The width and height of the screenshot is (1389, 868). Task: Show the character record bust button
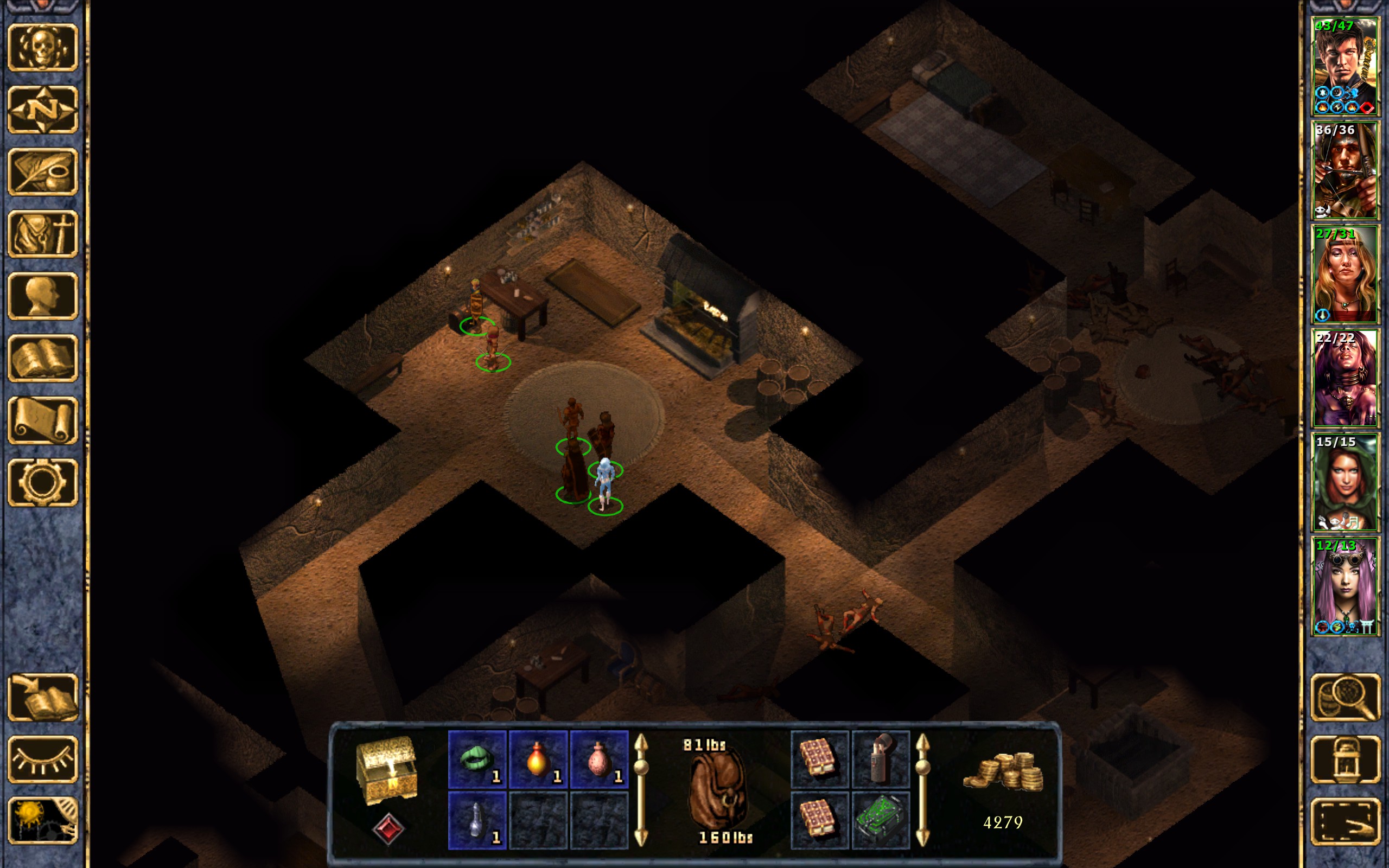[42, 296]
